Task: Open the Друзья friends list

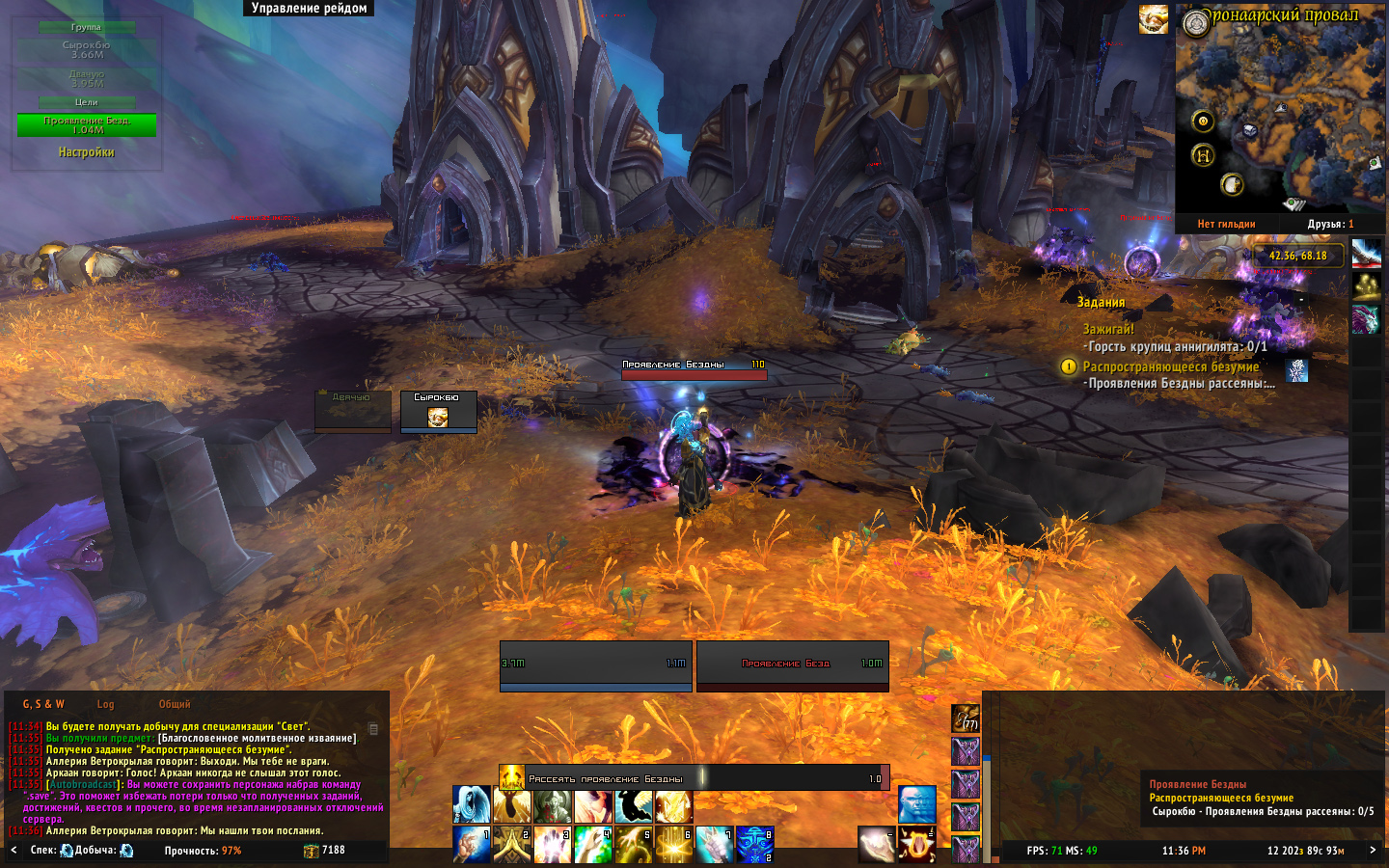Action: (1330, 224)
